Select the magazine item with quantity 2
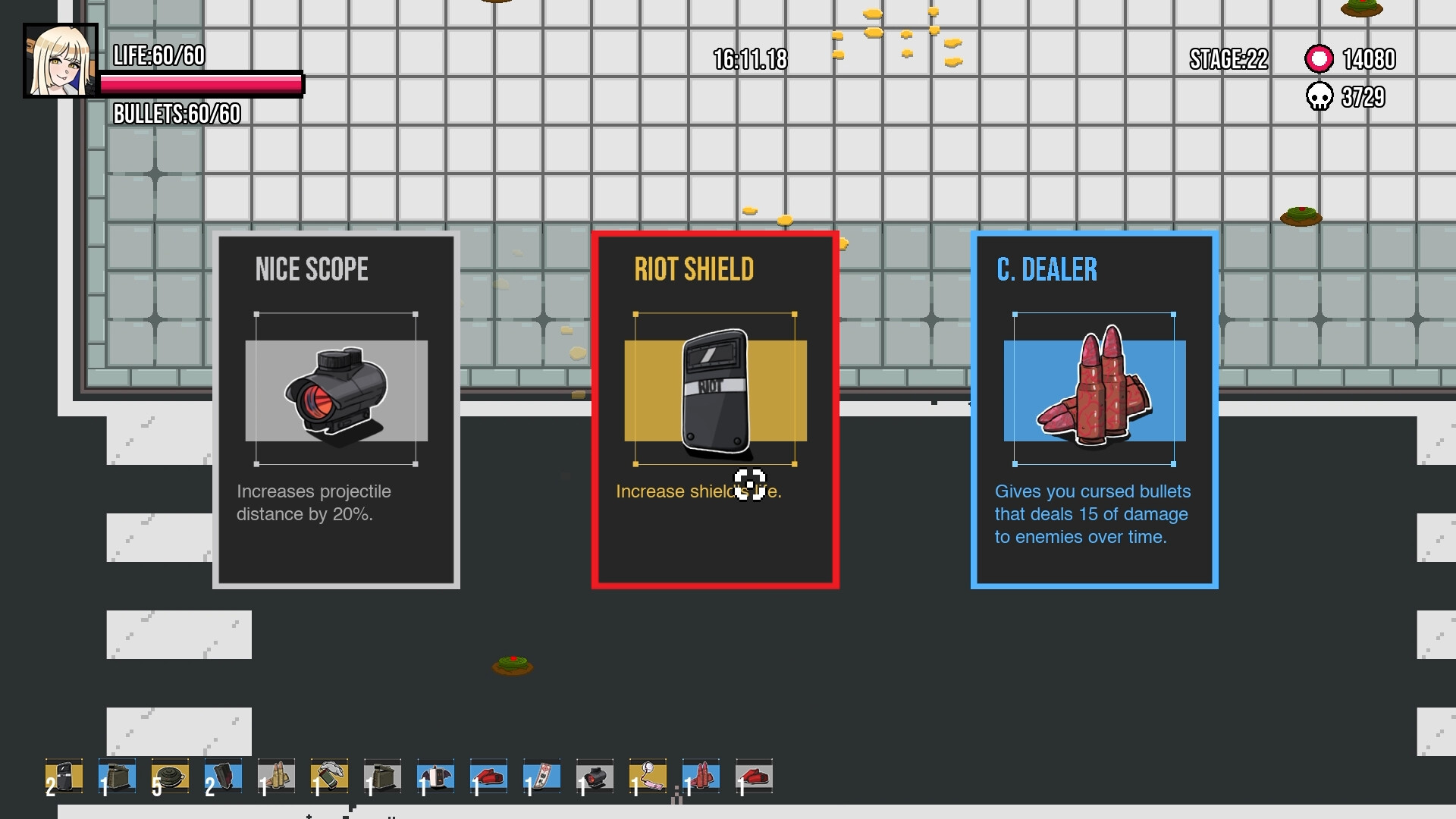Viewport: 1456px width, 819px height. (224, 777)
